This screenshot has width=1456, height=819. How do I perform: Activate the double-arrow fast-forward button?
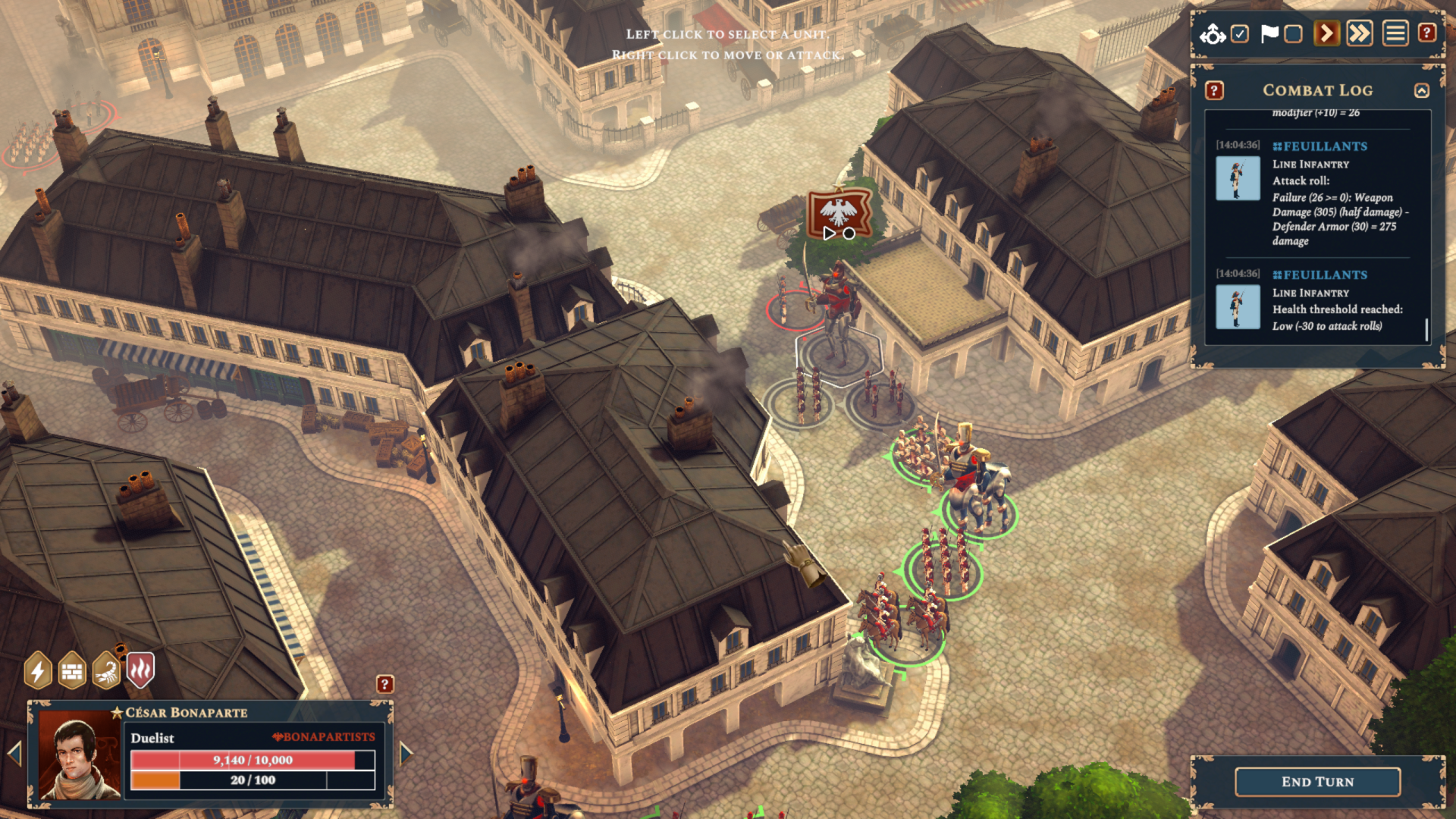coord(1360,34)
